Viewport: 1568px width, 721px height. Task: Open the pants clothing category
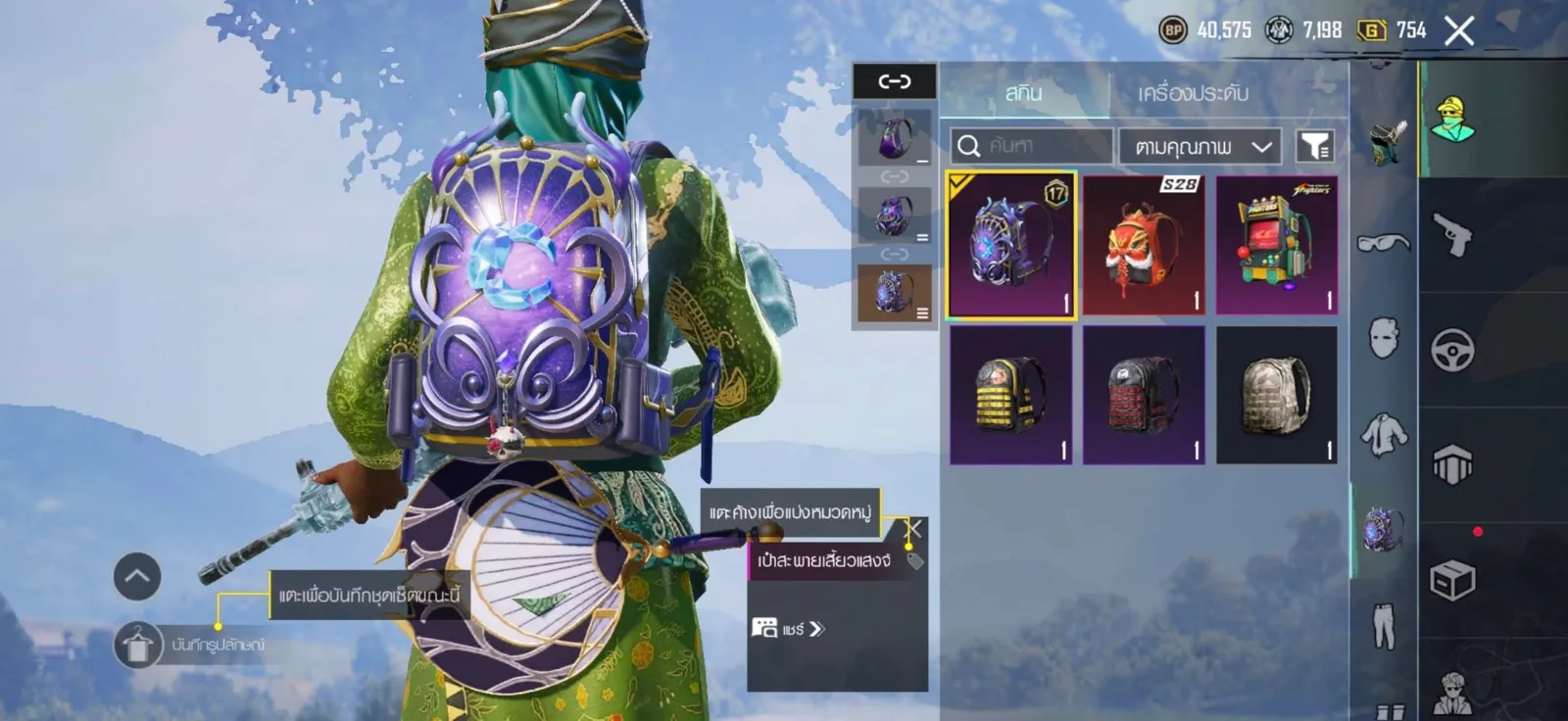1383,624
